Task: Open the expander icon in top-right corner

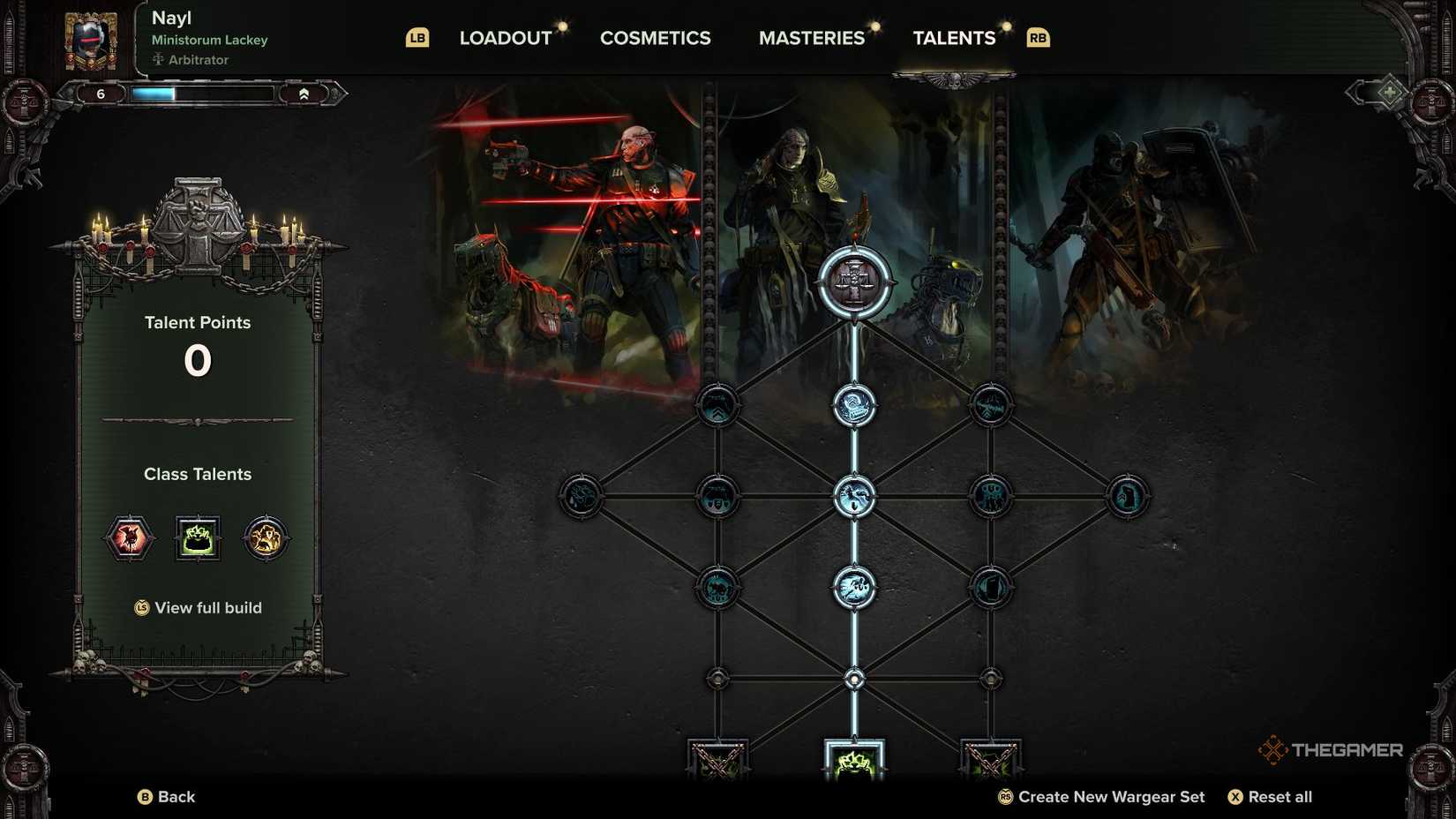Action: point(1389,91)
